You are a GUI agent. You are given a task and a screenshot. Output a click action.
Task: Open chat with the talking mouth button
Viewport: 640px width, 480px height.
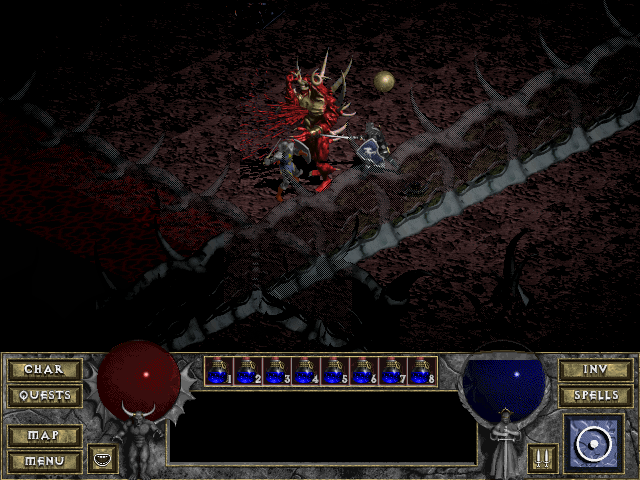[103, 459]
